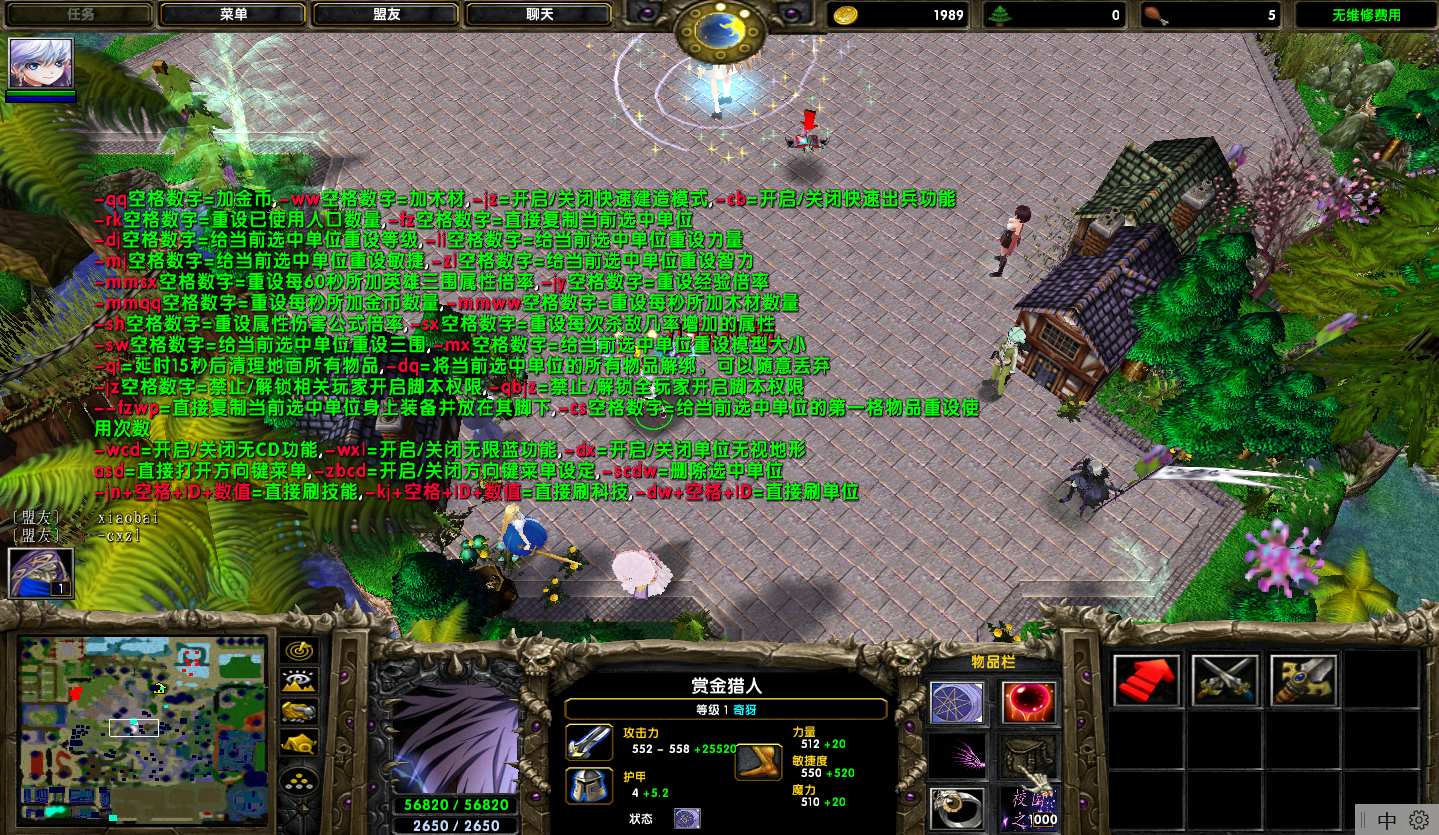Select the purple wing inventory item
This screenshot has height=835, width=1439.
(x=957, y=757)
